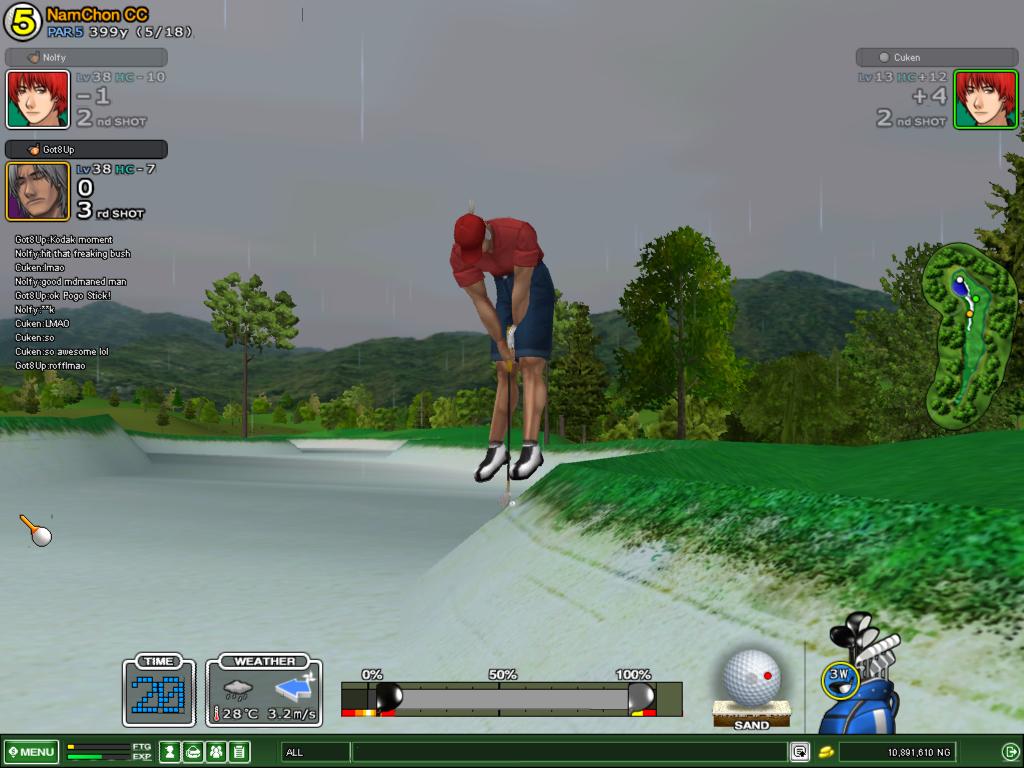Open the single-person profile icon
This screenshot has width=1024, height=768.
(x=170, y=751)
